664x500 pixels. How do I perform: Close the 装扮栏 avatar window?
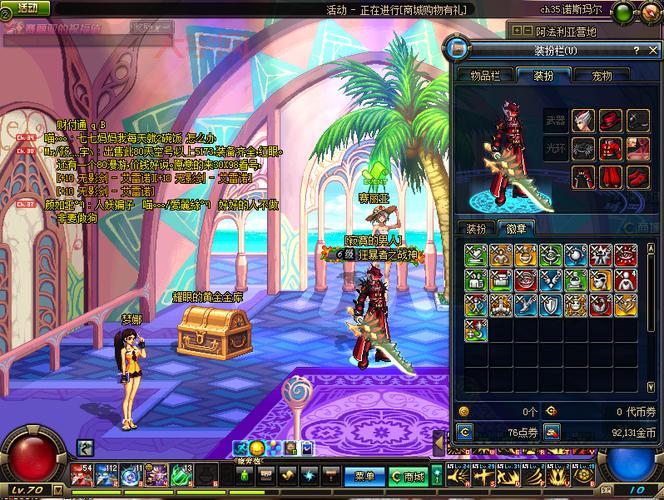(x=654, y=49)
